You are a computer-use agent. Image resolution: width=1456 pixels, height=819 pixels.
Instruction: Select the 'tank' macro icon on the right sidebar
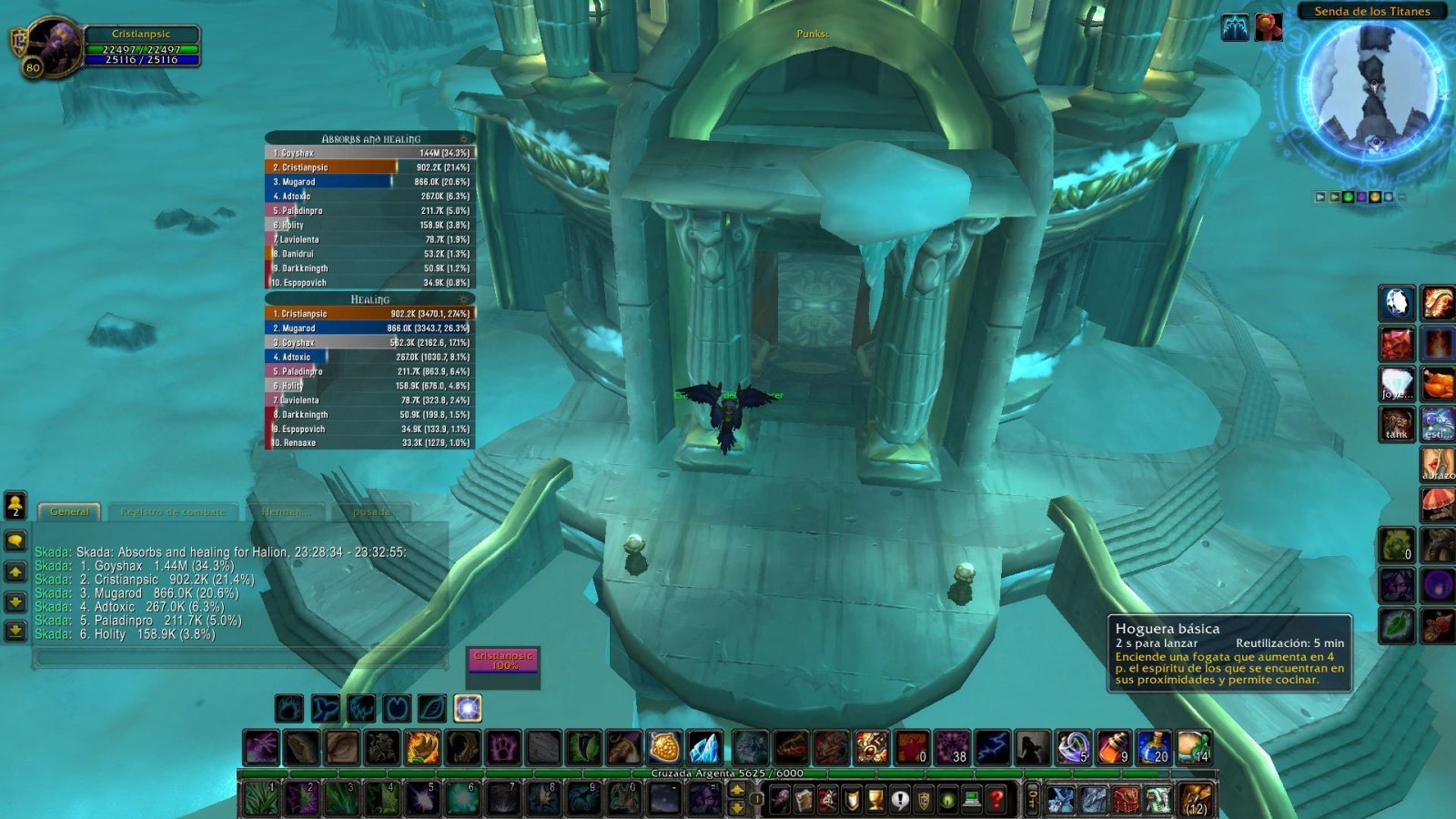(x=1396, y=424)
